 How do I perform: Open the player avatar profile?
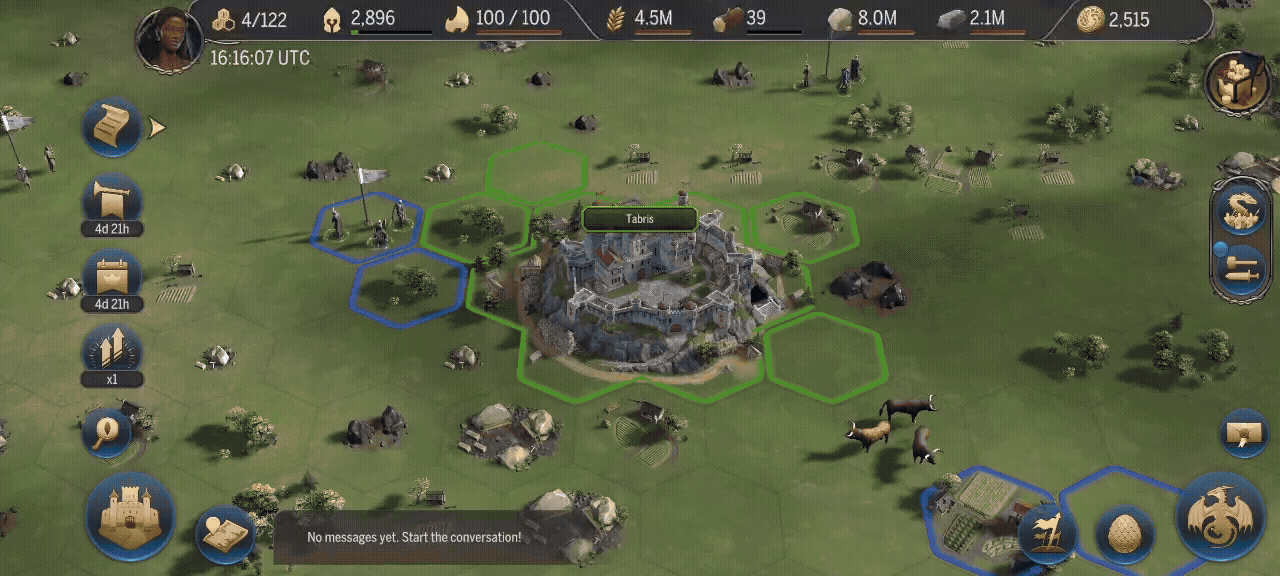coord(169,40)
